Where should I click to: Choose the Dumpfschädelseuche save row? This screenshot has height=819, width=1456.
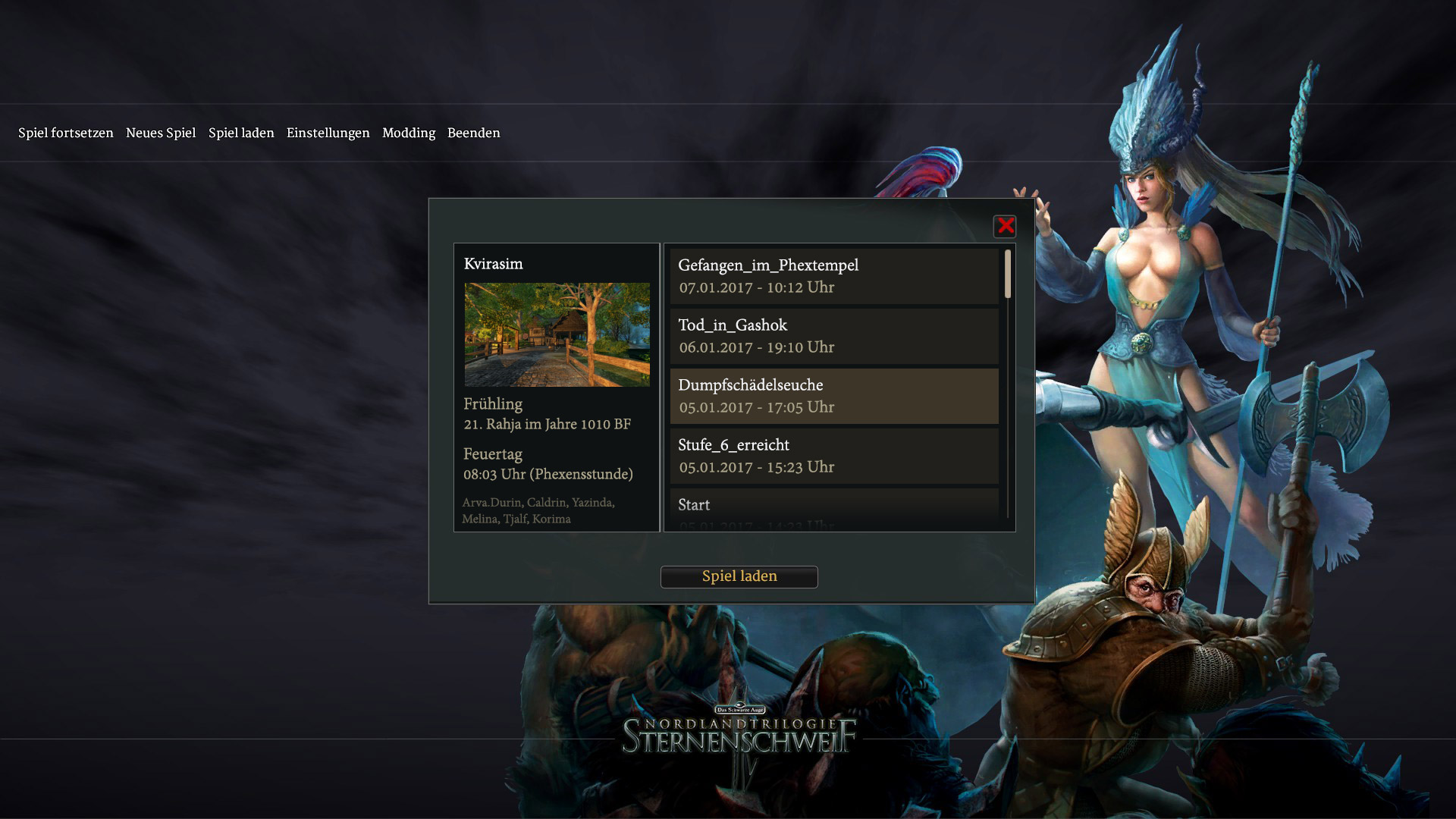coord(834,396)
